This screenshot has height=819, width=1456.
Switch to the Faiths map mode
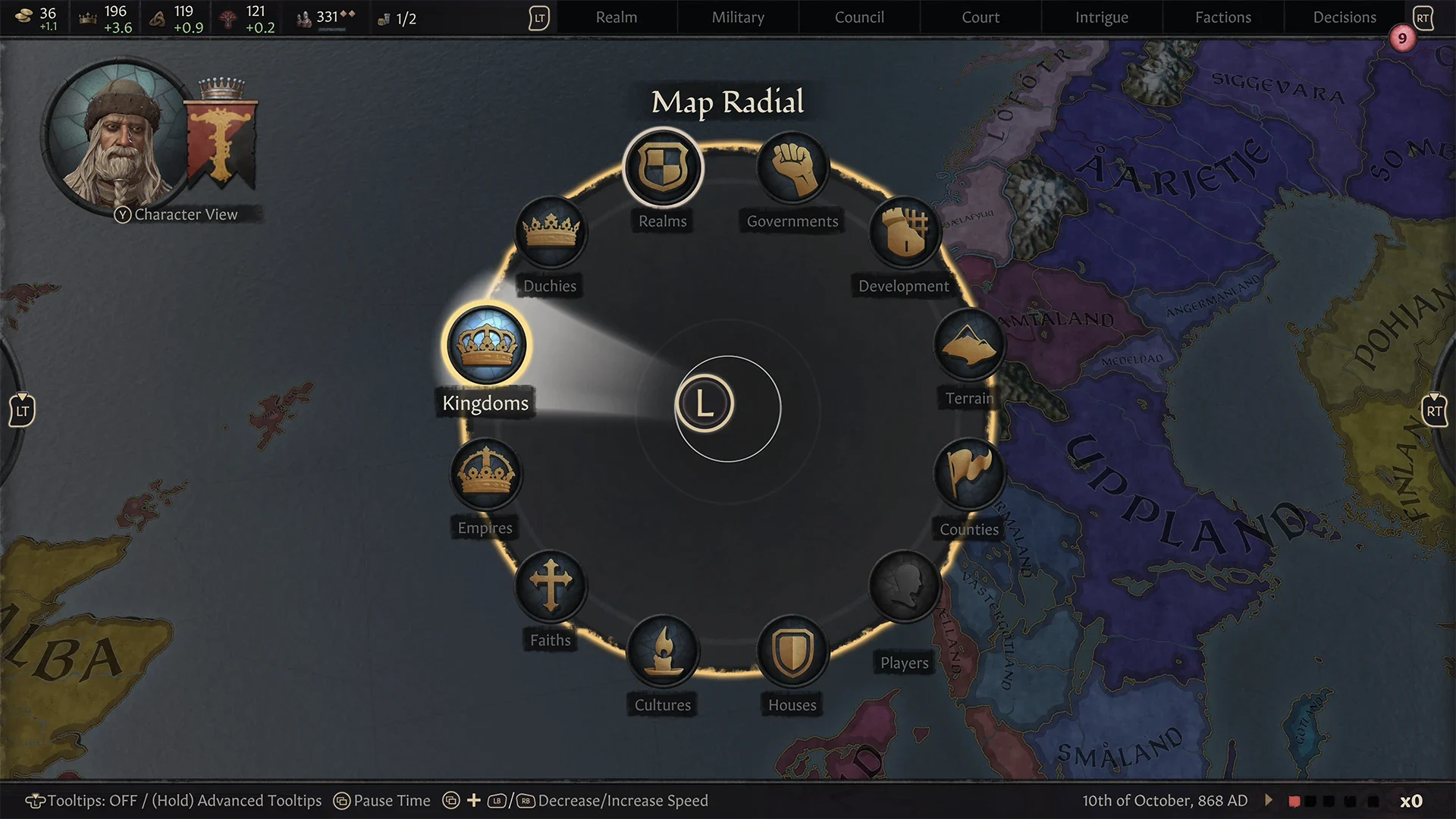pyautogui.click(x=551, y=586)
